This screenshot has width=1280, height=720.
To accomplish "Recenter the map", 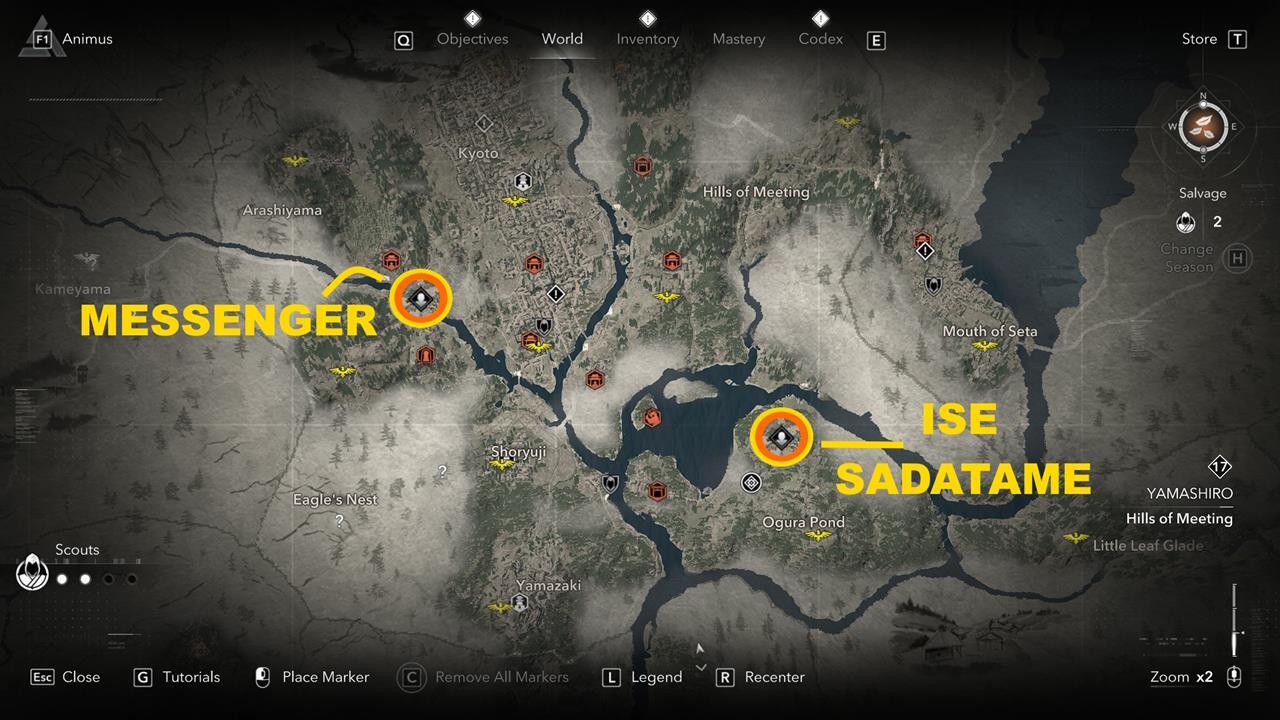I will 774,677.
